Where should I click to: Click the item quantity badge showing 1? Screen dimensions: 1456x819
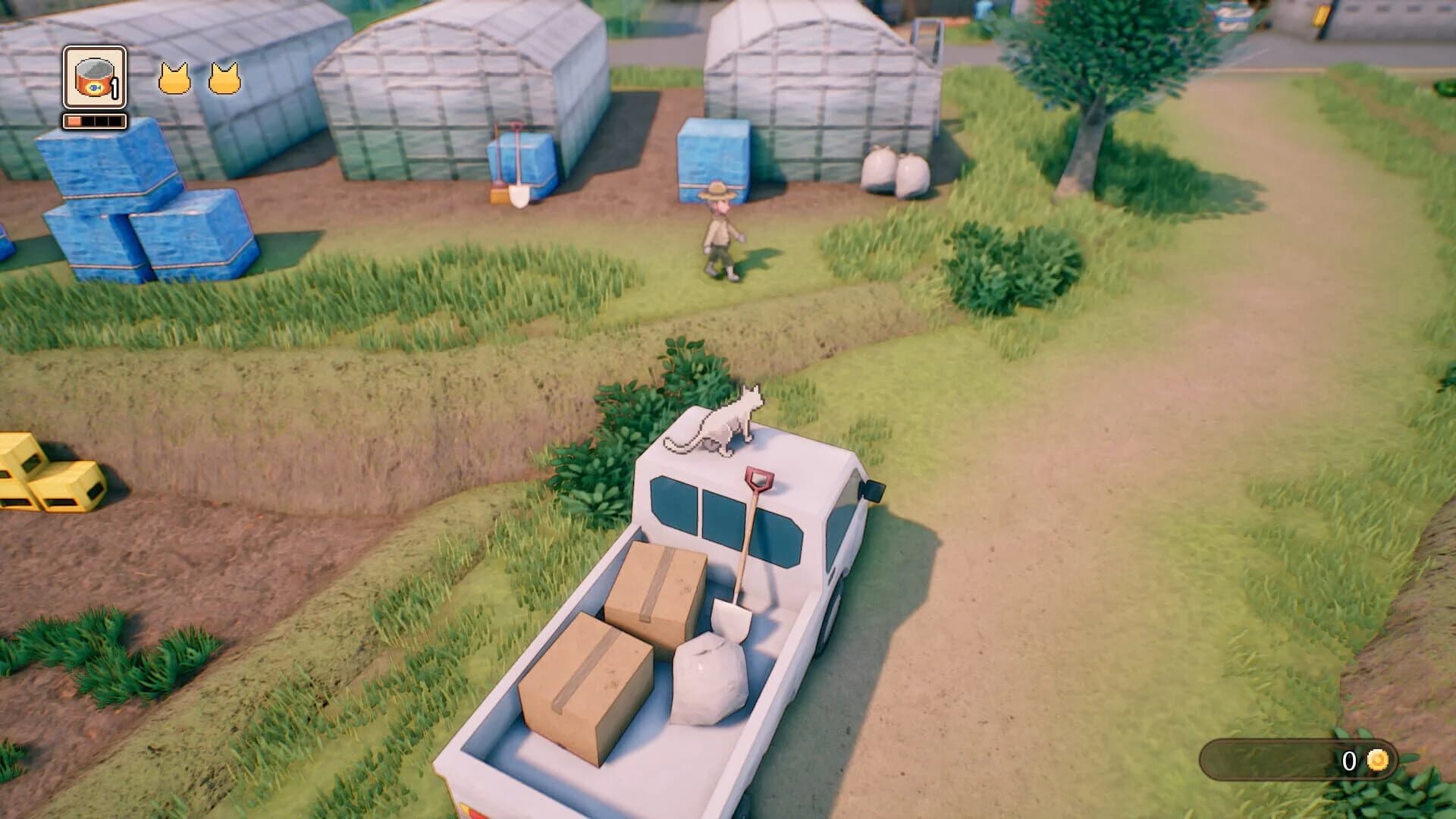click(x=115, y=89)
